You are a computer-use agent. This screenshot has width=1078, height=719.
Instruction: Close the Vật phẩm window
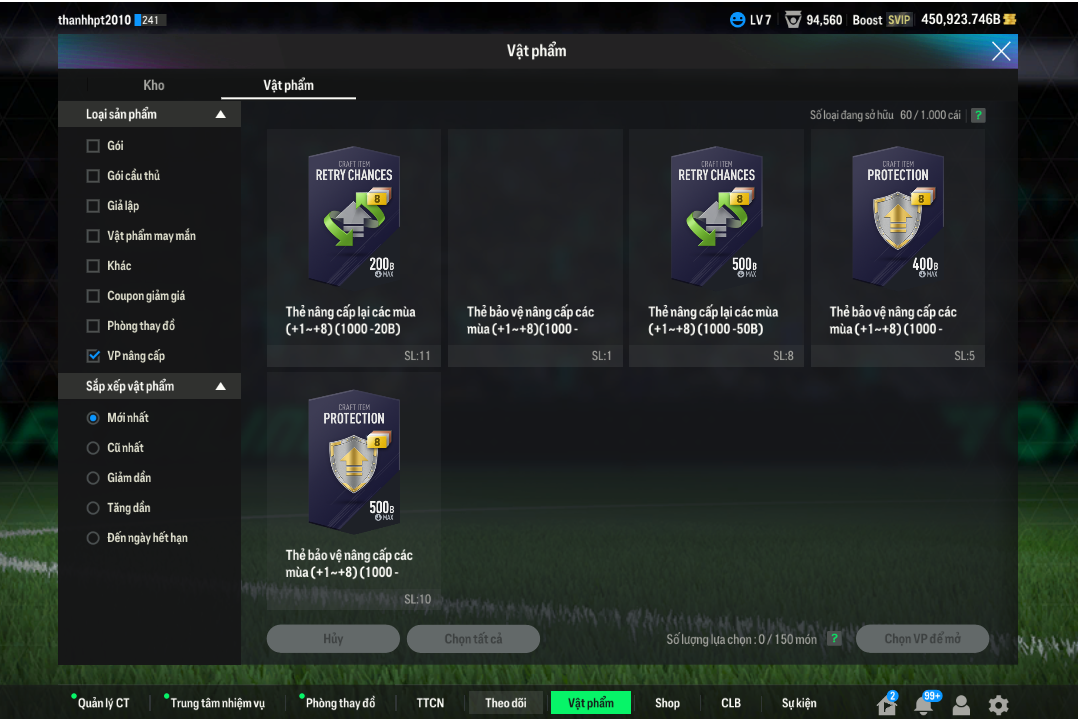[1001, 51]
